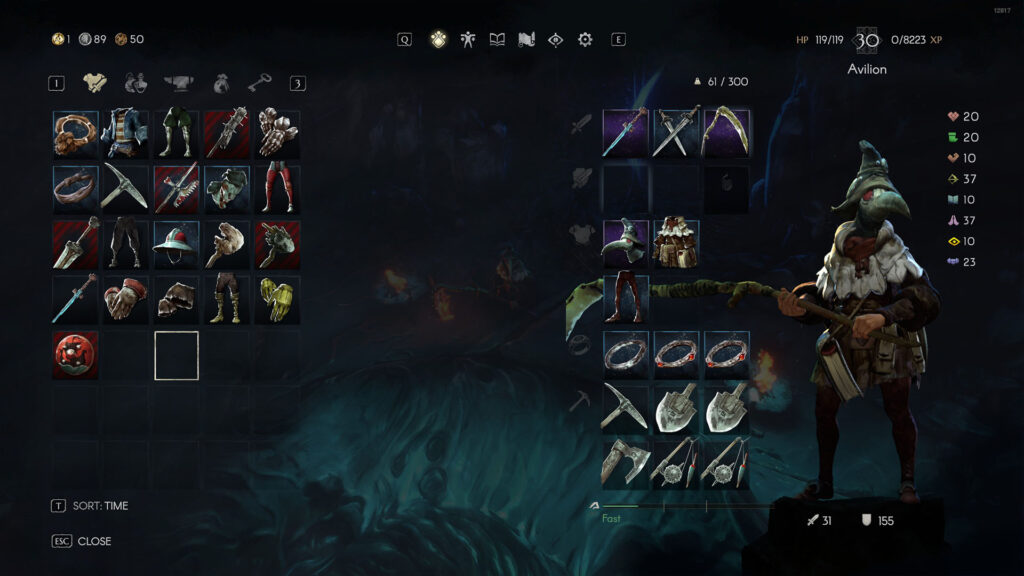Open the map tab
Image resolution: width=1024 pixels, height=576 pixels.
click(x=526, y=40)
